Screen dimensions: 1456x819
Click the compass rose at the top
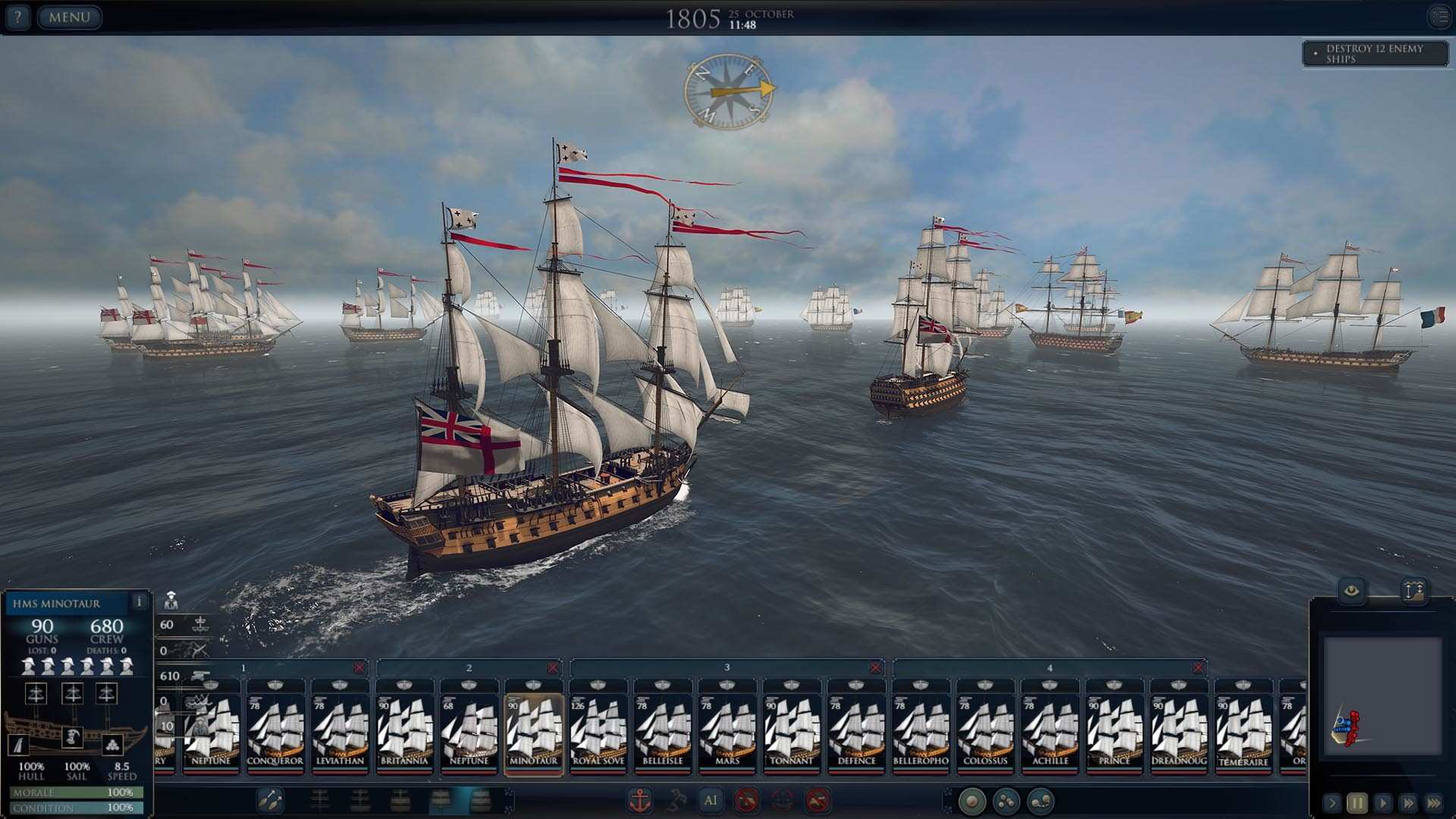point(729,93)
